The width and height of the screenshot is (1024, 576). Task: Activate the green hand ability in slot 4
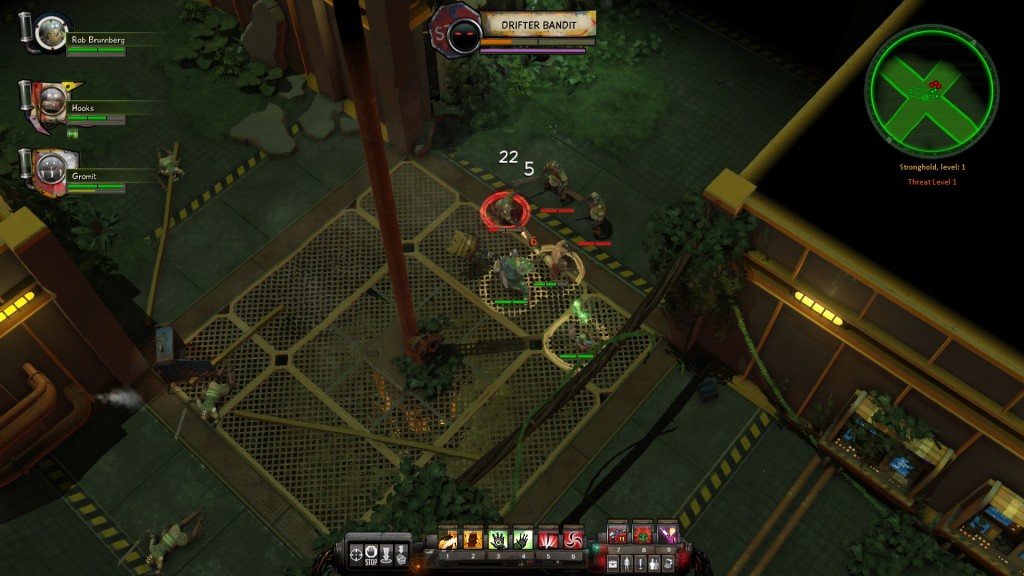click(522, 539)
